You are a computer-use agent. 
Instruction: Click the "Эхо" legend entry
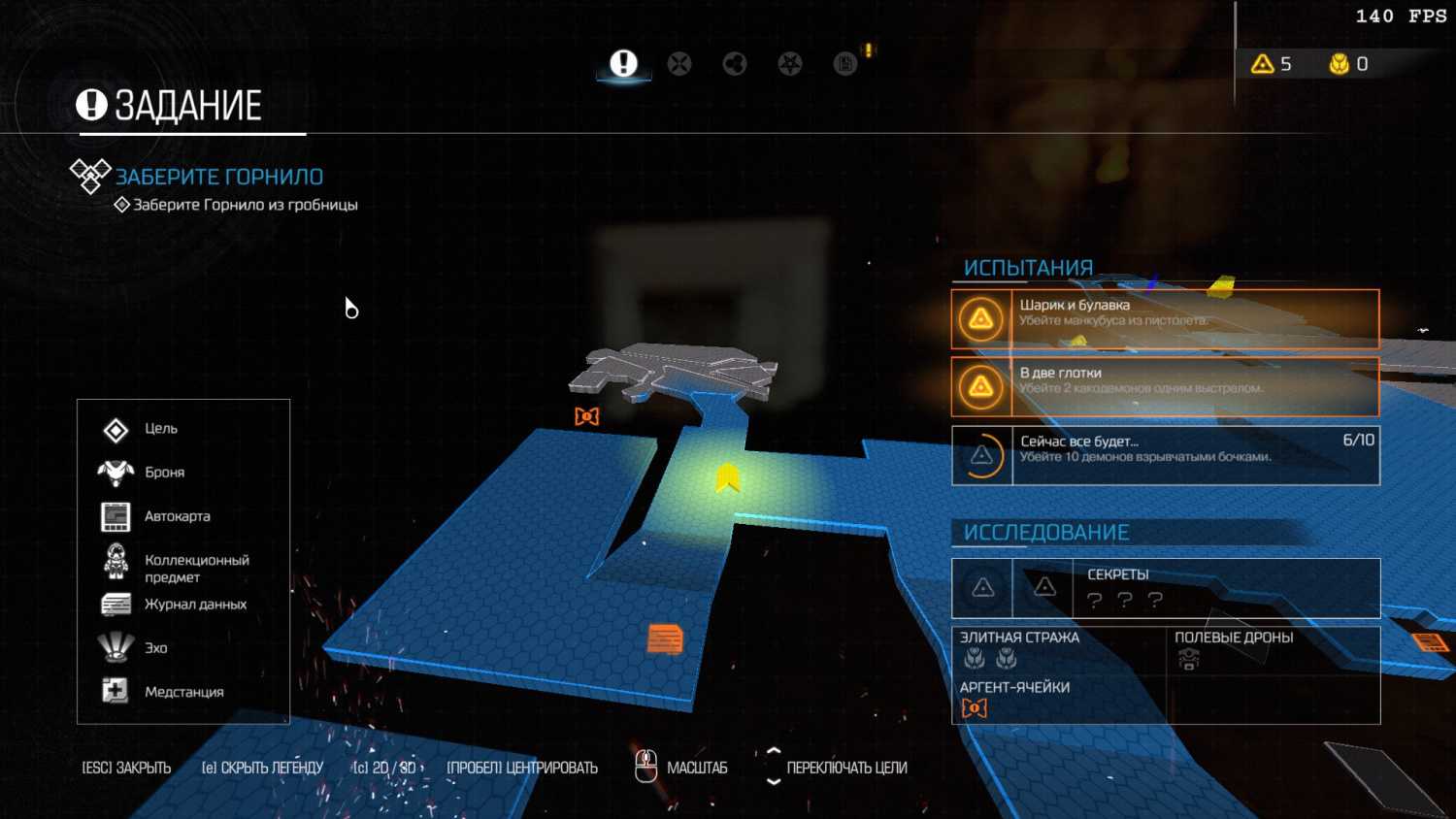click(155, 648)
